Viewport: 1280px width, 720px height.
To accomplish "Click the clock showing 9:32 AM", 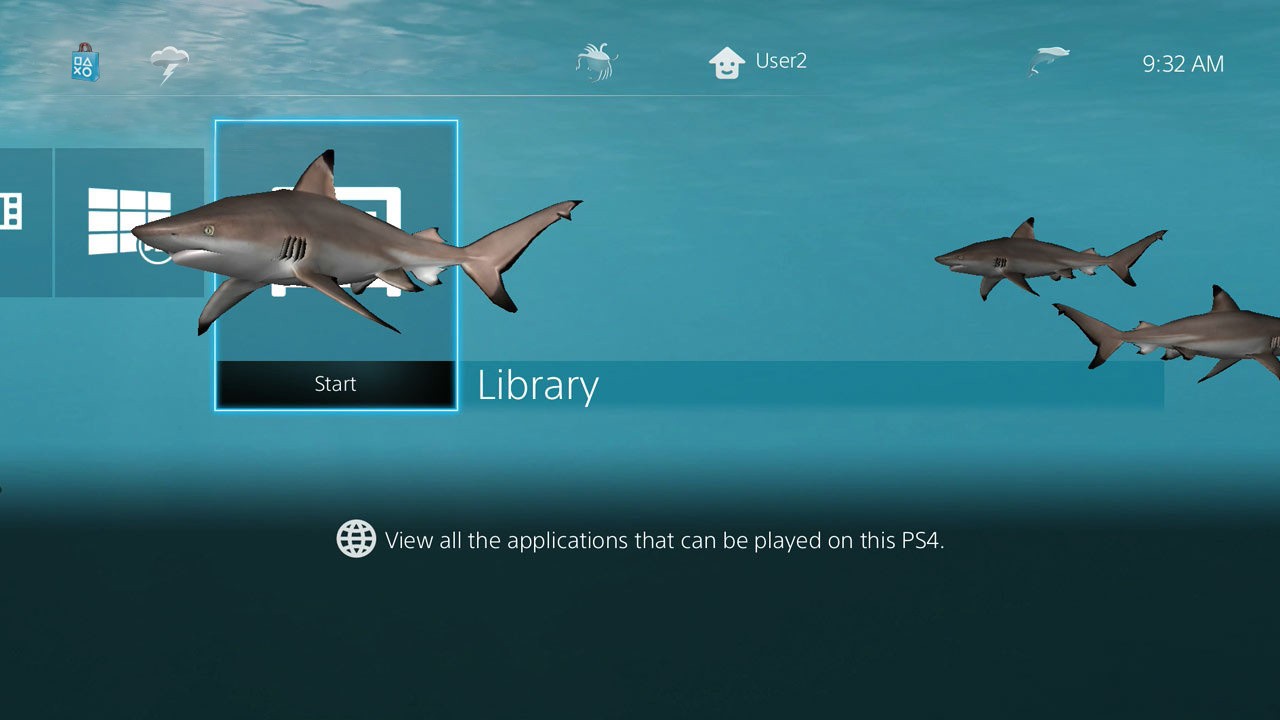I will tap(1183, 63).
